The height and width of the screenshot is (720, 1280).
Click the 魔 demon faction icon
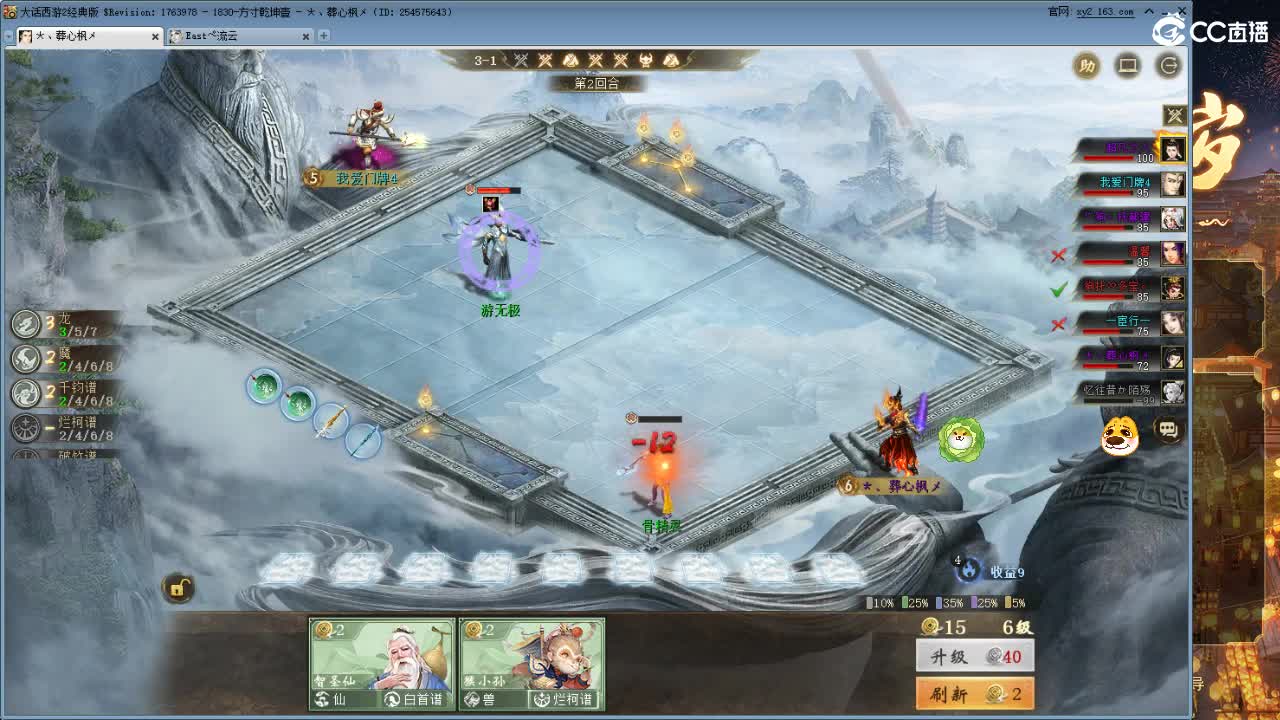point(24,358)
